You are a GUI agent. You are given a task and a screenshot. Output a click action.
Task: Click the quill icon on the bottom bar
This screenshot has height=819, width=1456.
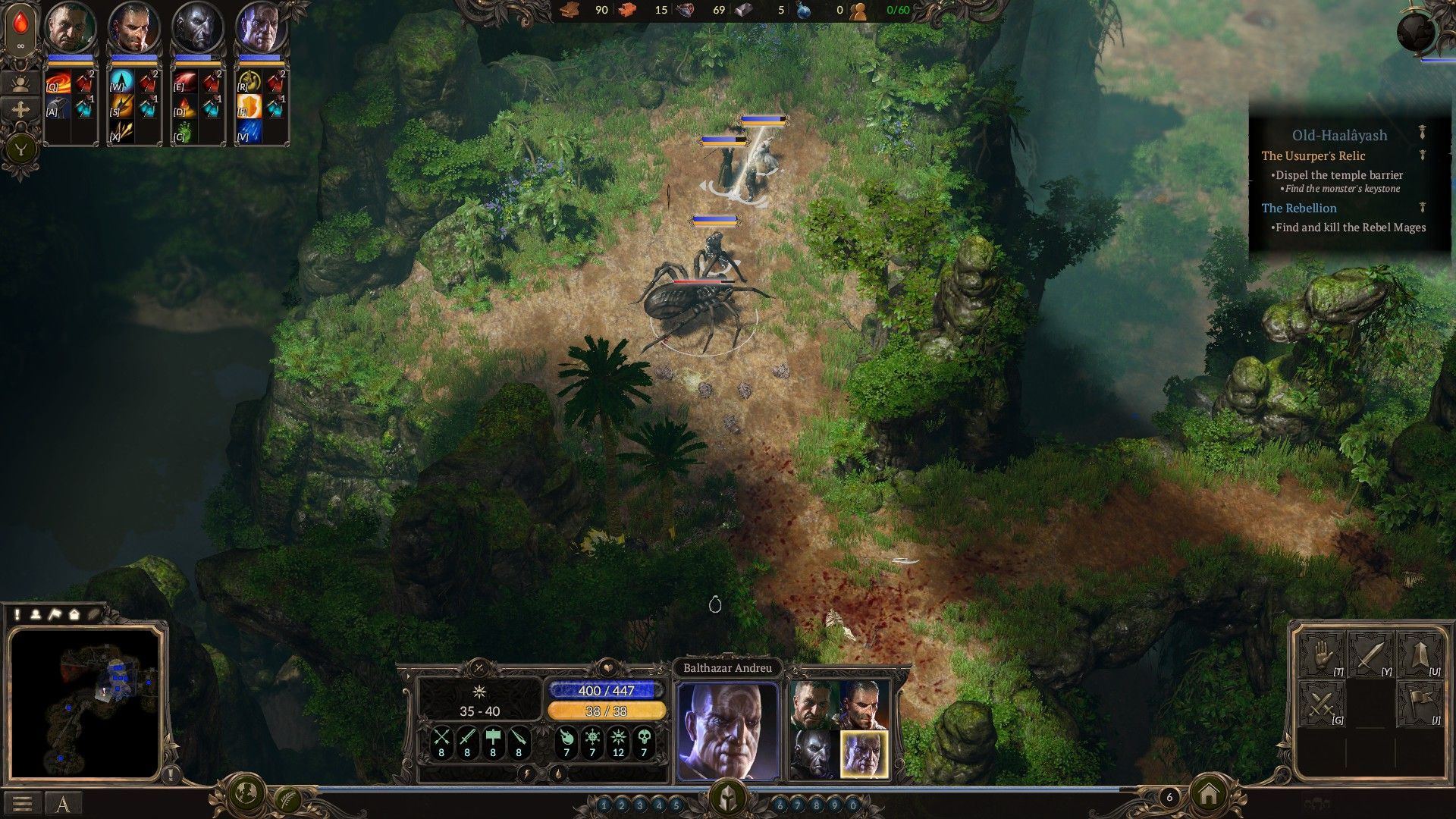[288, 800]
